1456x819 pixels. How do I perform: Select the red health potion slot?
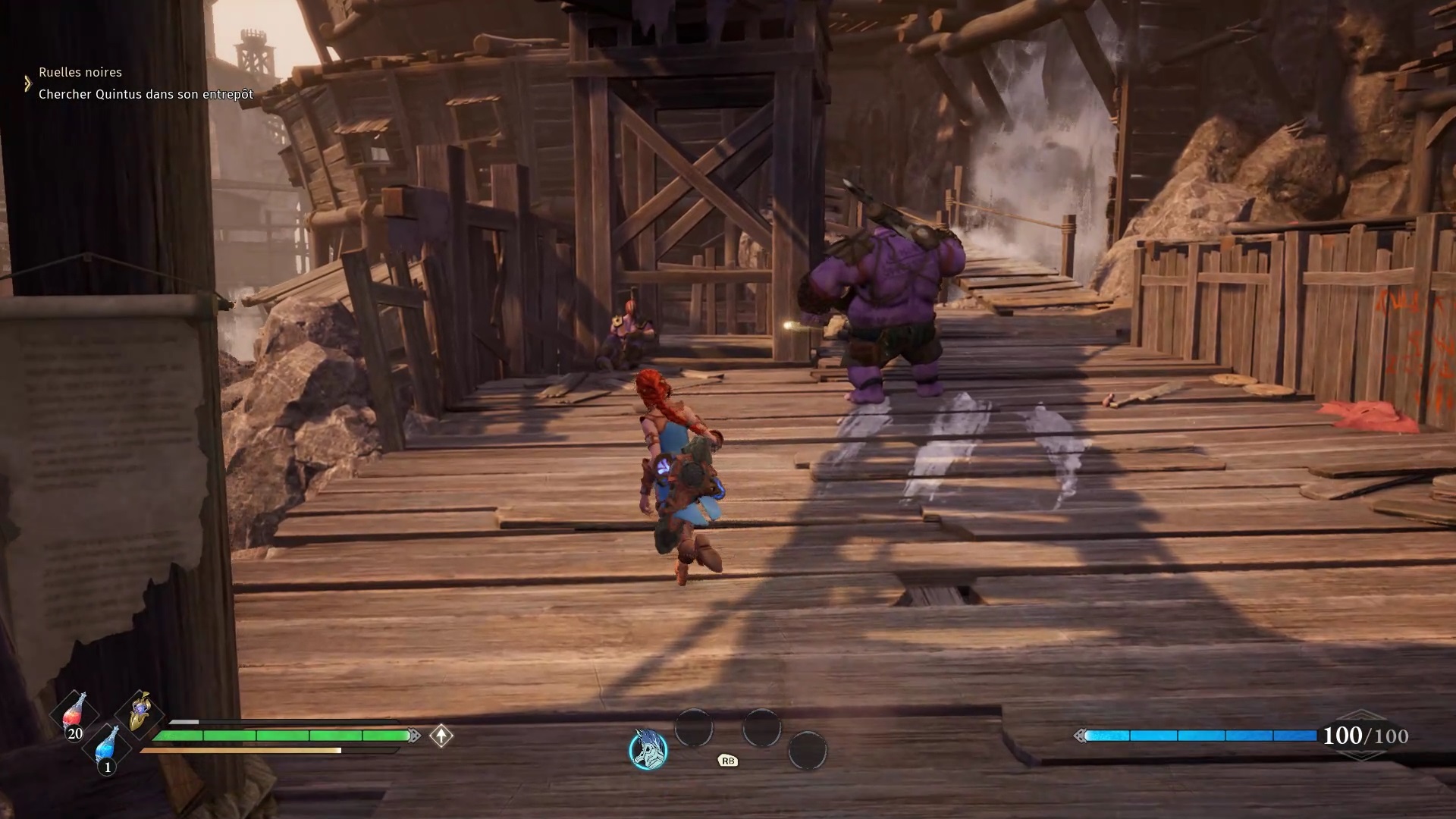tap(74, 714)
